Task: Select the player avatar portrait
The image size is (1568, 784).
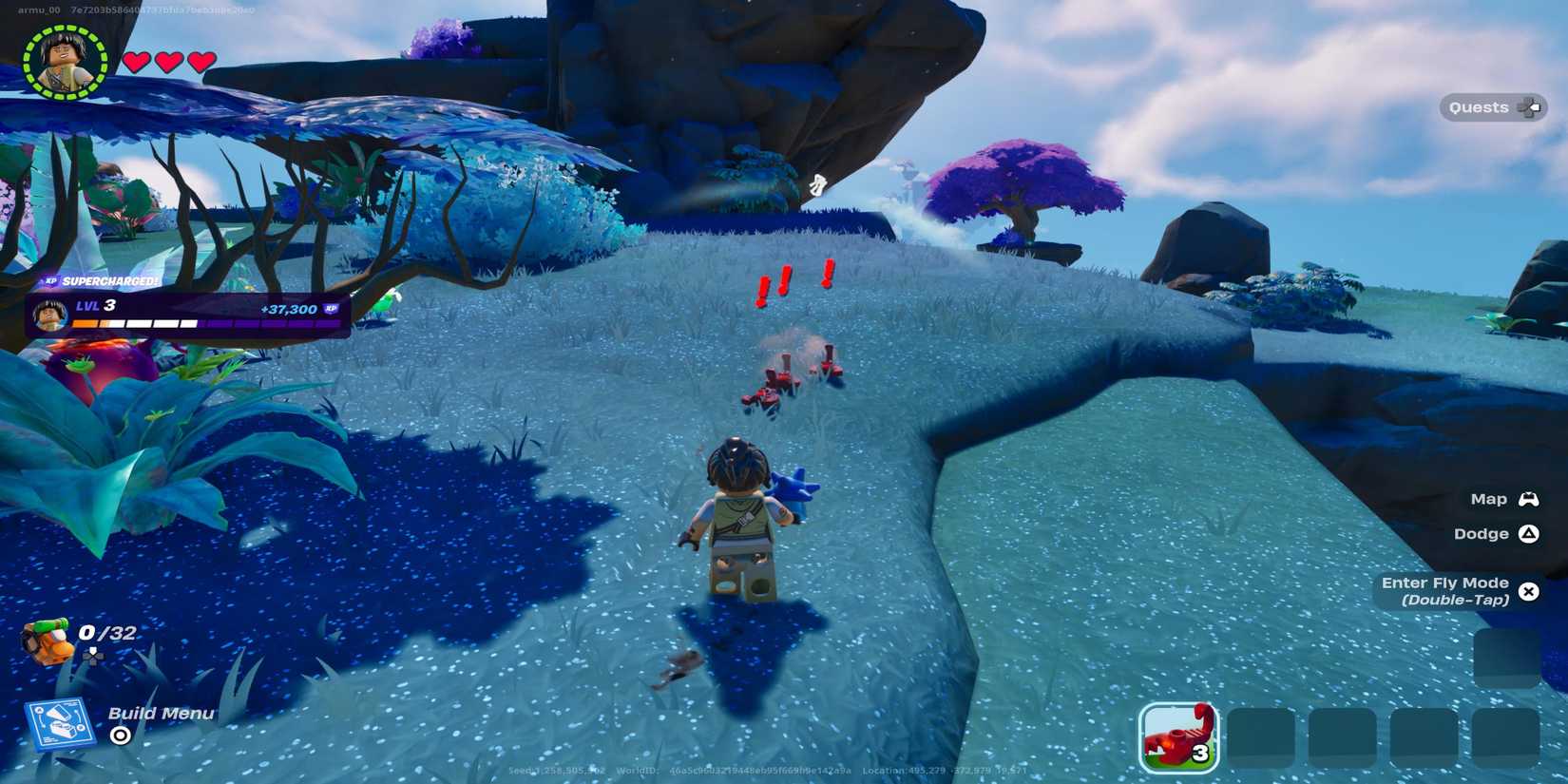Action: coord(64,63)
